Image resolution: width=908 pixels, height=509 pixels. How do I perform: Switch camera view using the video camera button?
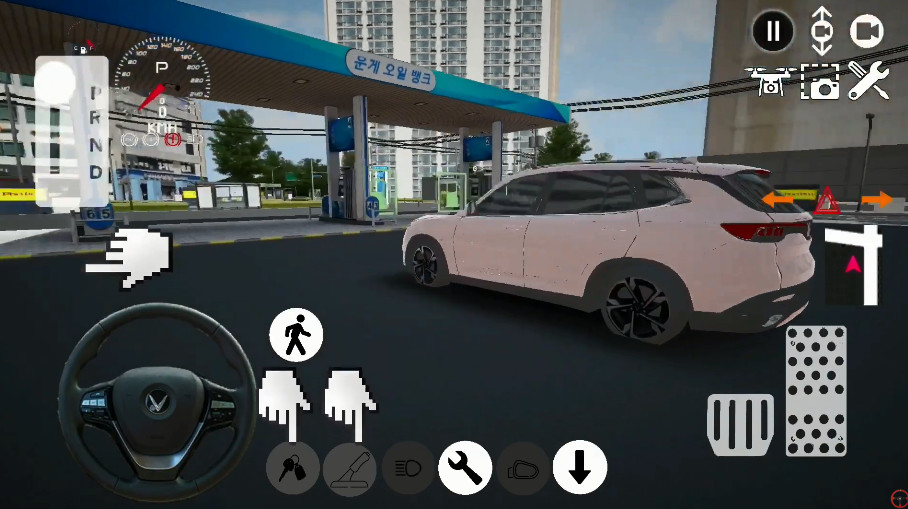[867, 32]
